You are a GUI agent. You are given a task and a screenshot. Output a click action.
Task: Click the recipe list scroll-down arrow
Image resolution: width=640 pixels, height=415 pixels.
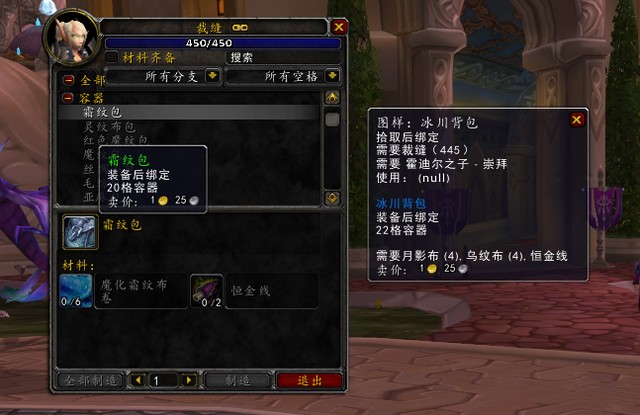[332, 198]
